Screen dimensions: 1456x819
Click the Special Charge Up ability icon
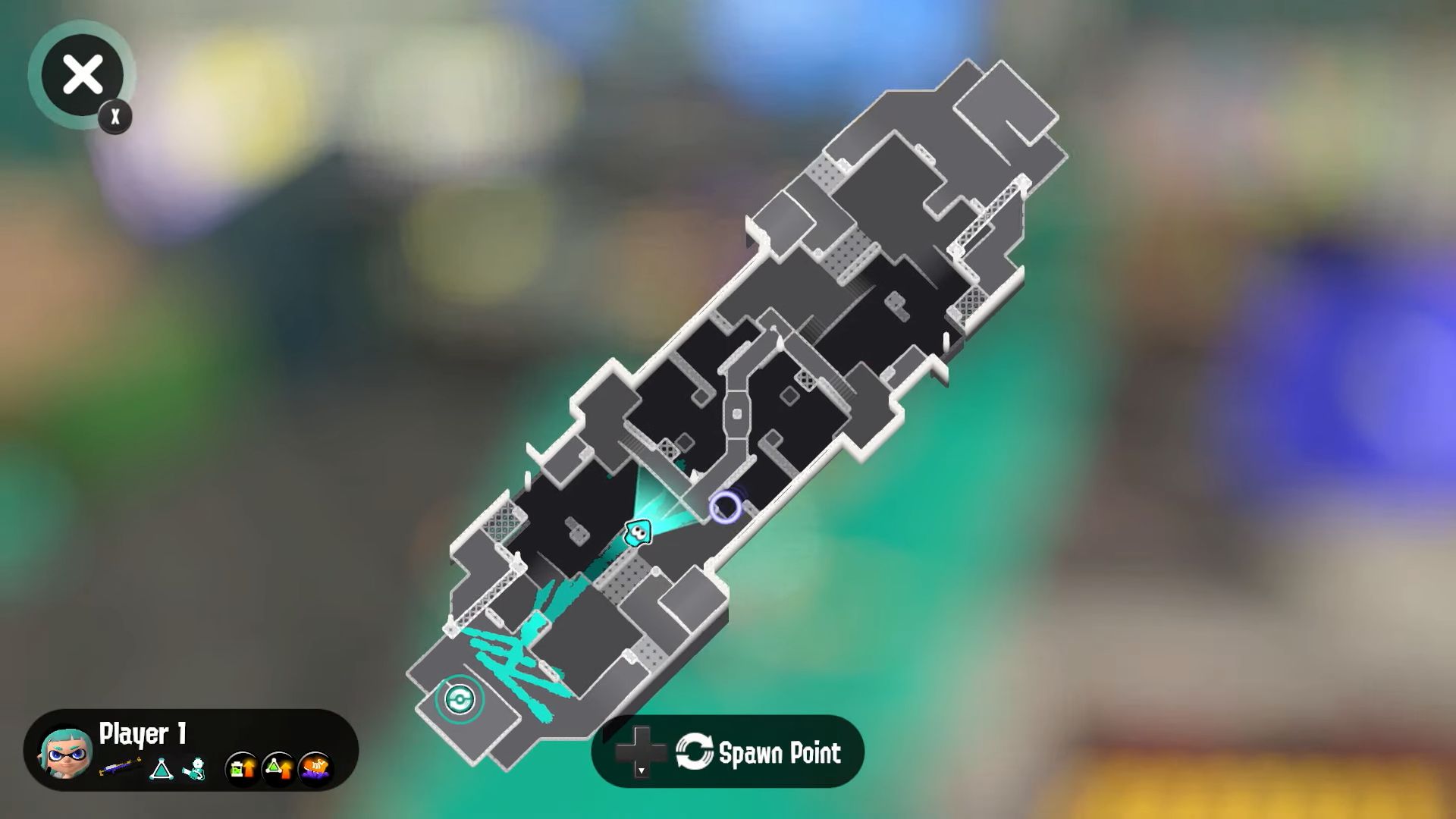pos(277,769)
